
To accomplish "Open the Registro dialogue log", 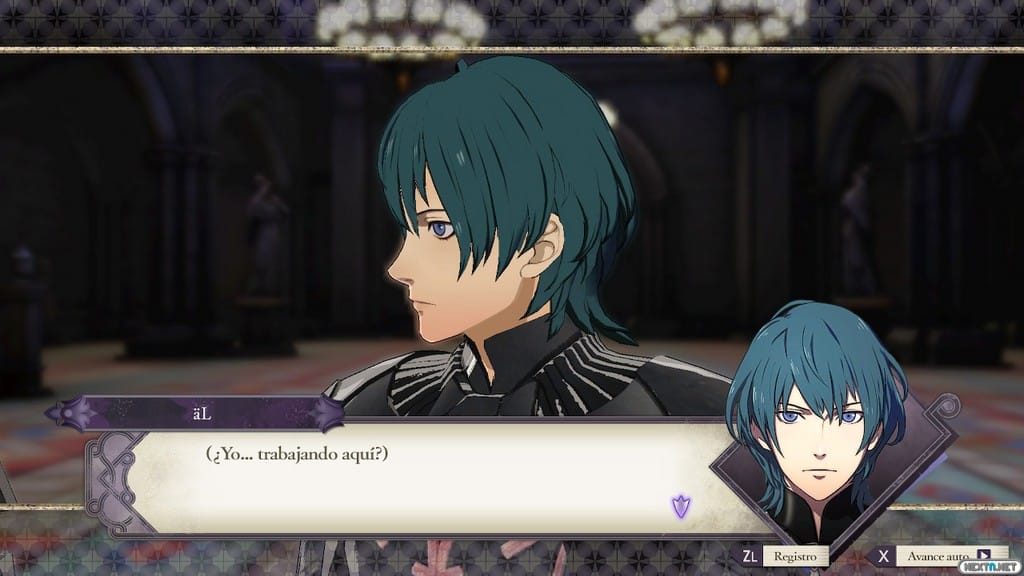I will point(795,556).
